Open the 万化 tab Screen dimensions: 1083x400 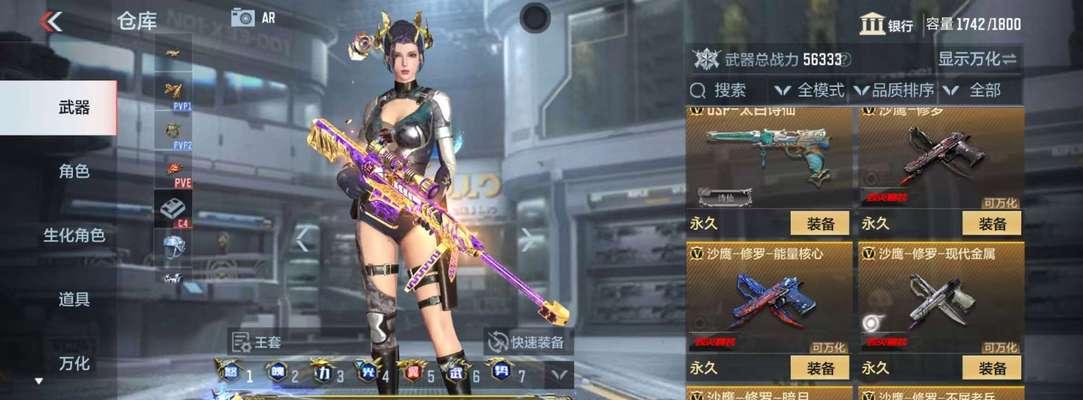(x=74, y=362)
